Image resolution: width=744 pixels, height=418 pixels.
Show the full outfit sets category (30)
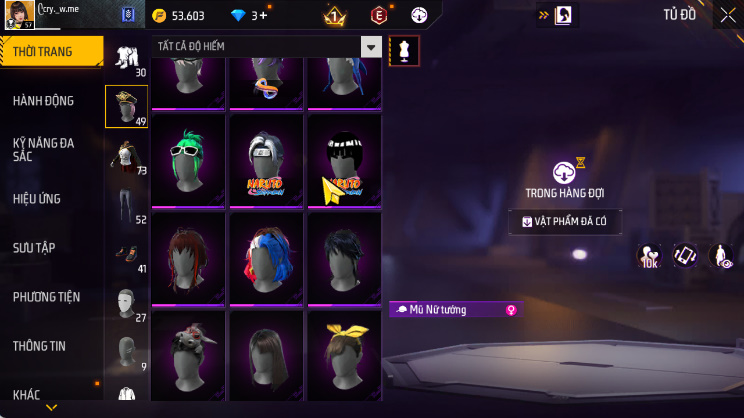coord(127,59)
